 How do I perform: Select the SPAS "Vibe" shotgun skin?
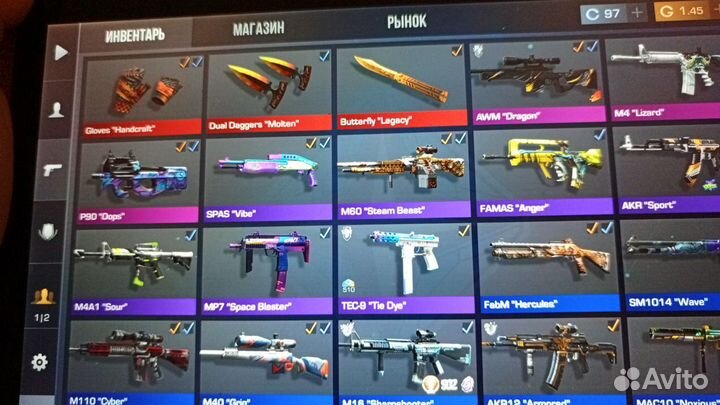click(267, 176)
